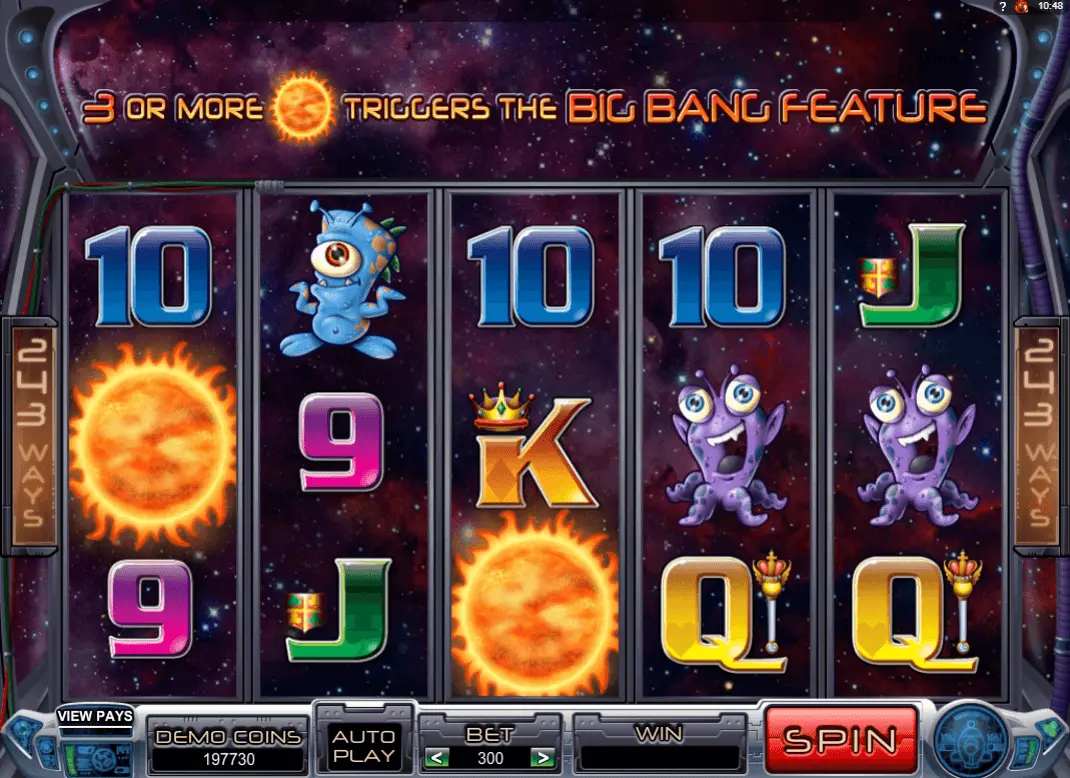The width and height of the screenshot is (1070, 778).
Task: Increase the bet with the right arrow
Action: (544, 758)
